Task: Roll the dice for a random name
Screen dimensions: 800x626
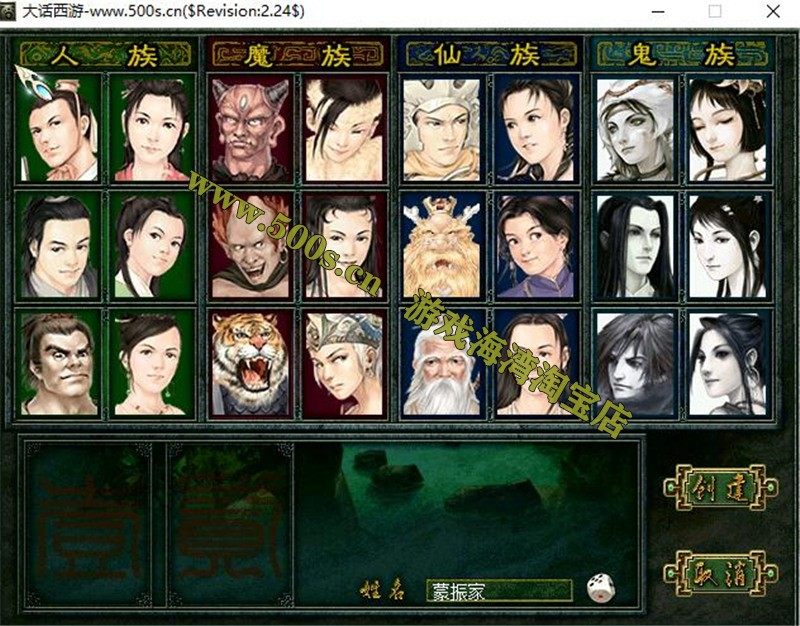Action: point(600,588)
